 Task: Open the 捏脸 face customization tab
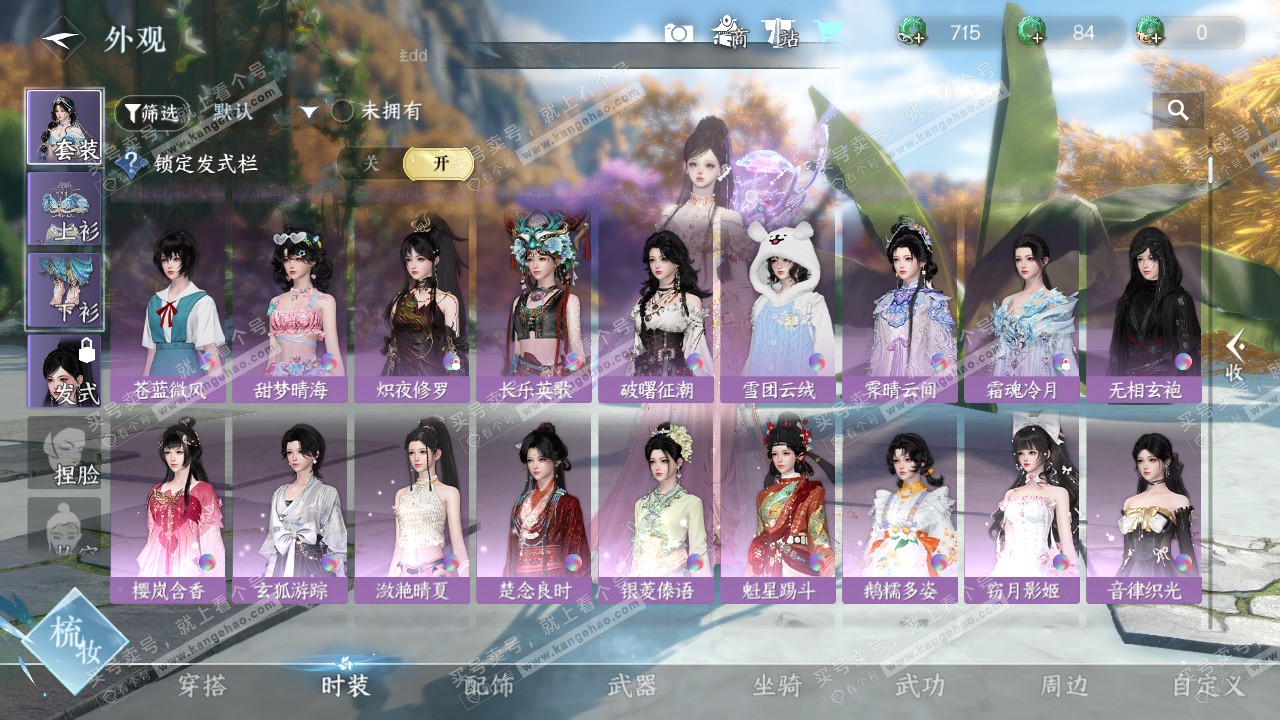[64, 453]
